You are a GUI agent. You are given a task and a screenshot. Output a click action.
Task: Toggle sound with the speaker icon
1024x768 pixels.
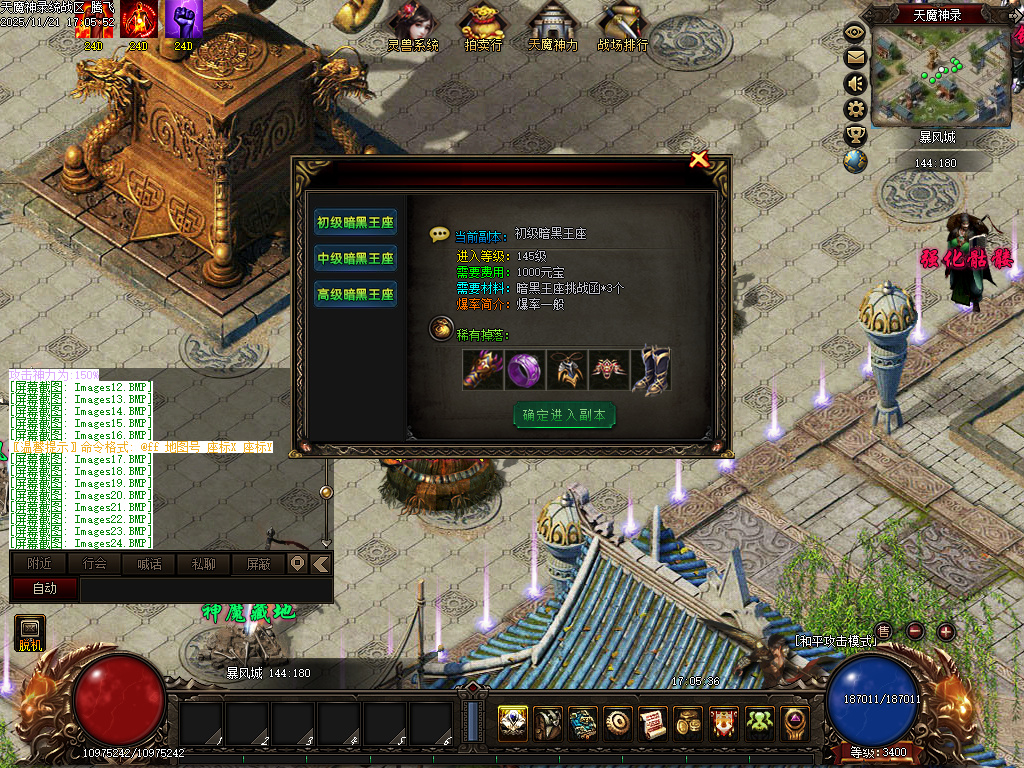pyautogui.click(x=855, y=84)
